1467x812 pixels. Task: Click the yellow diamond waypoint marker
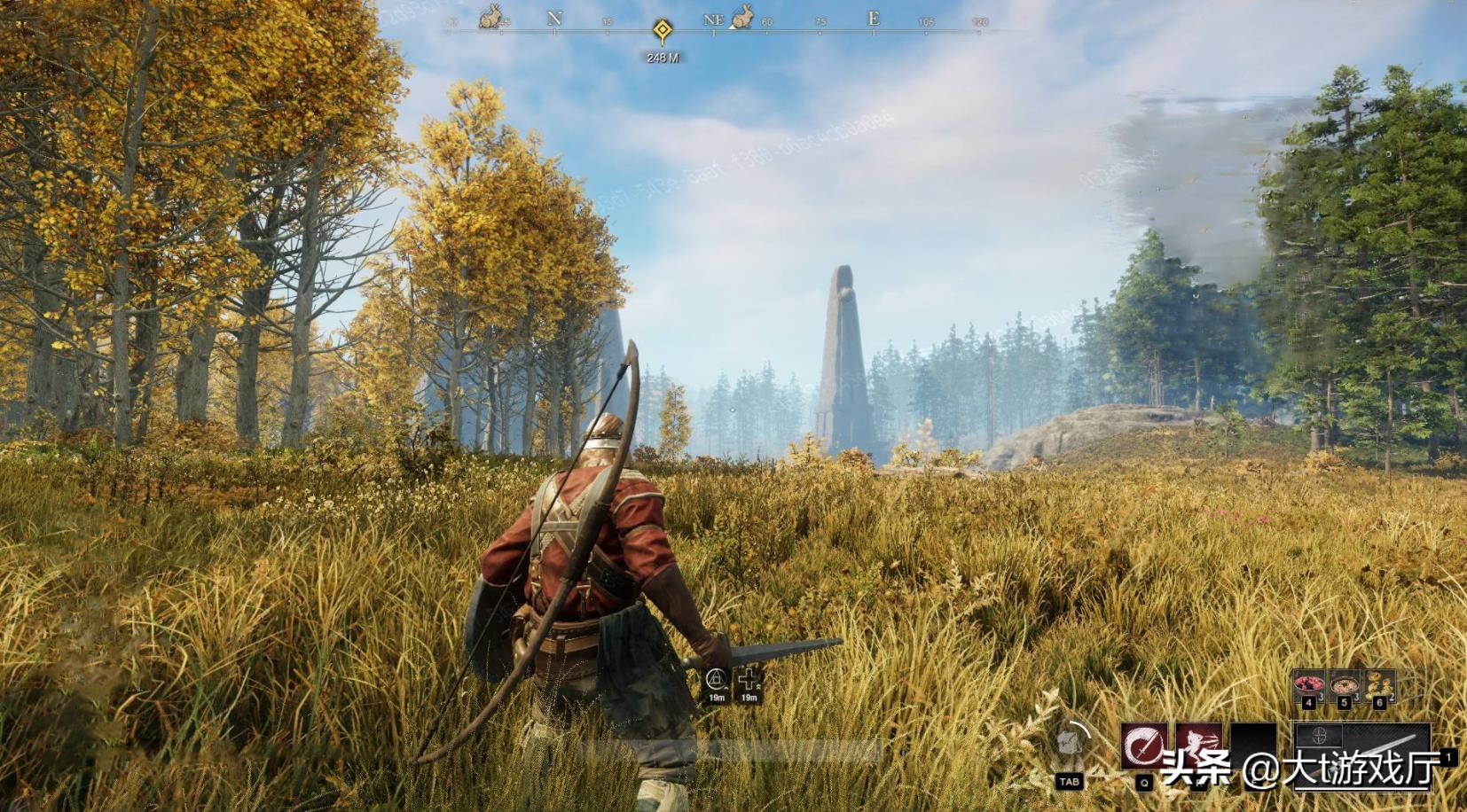(x=662, y=31)
